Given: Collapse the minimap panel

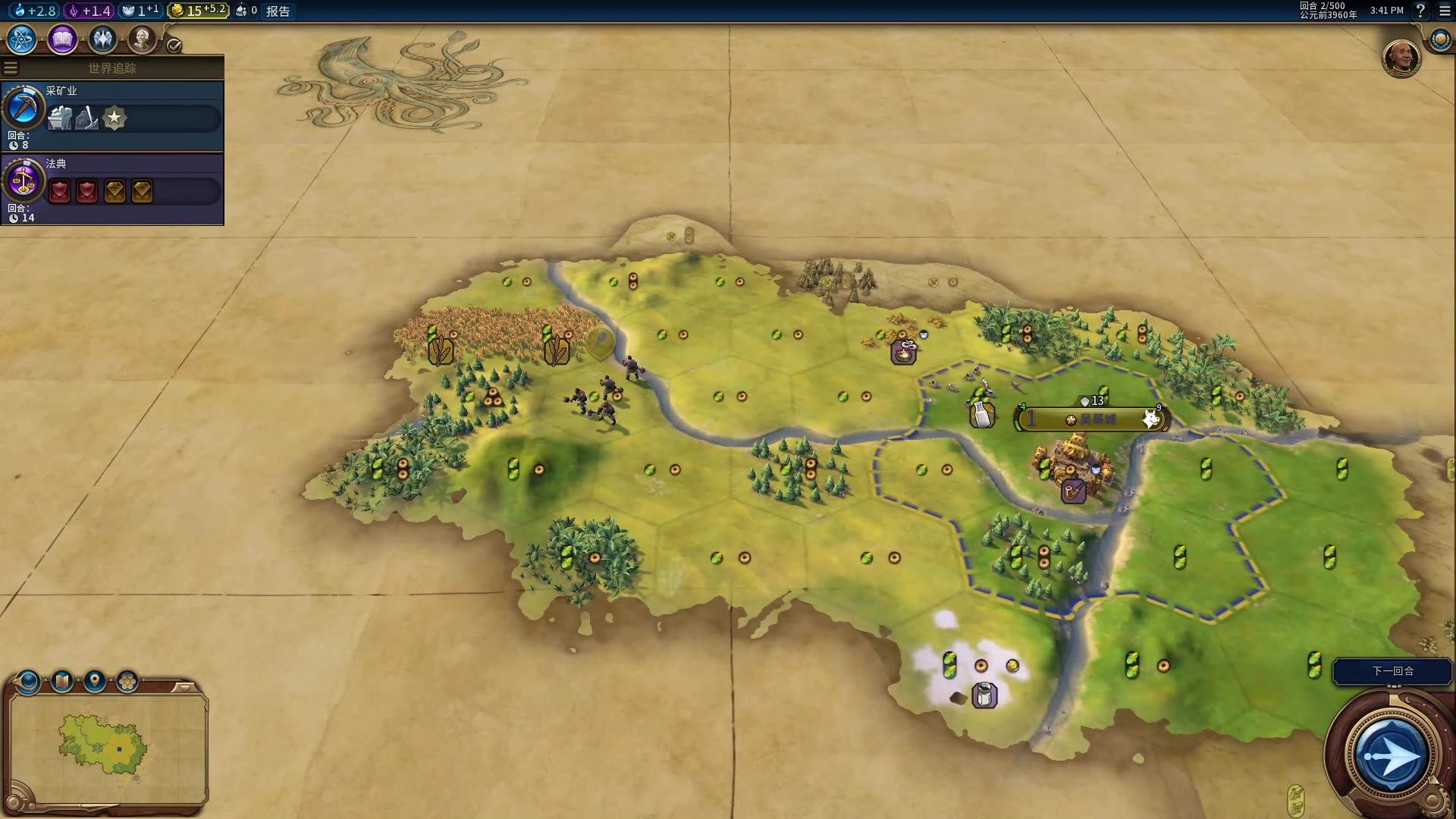Looking at the screenshot, I should click(x=184, y=687).
